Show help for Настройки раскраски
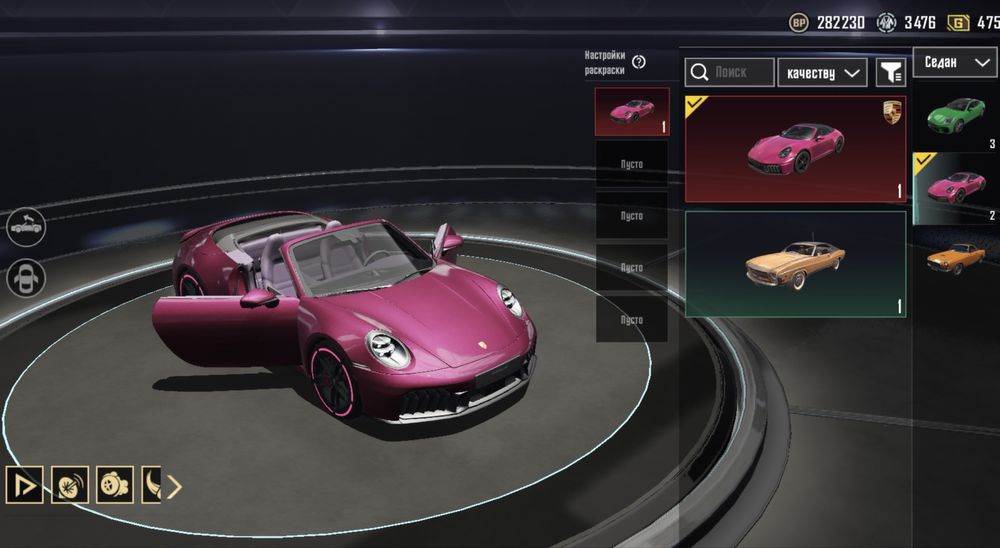 639,62
